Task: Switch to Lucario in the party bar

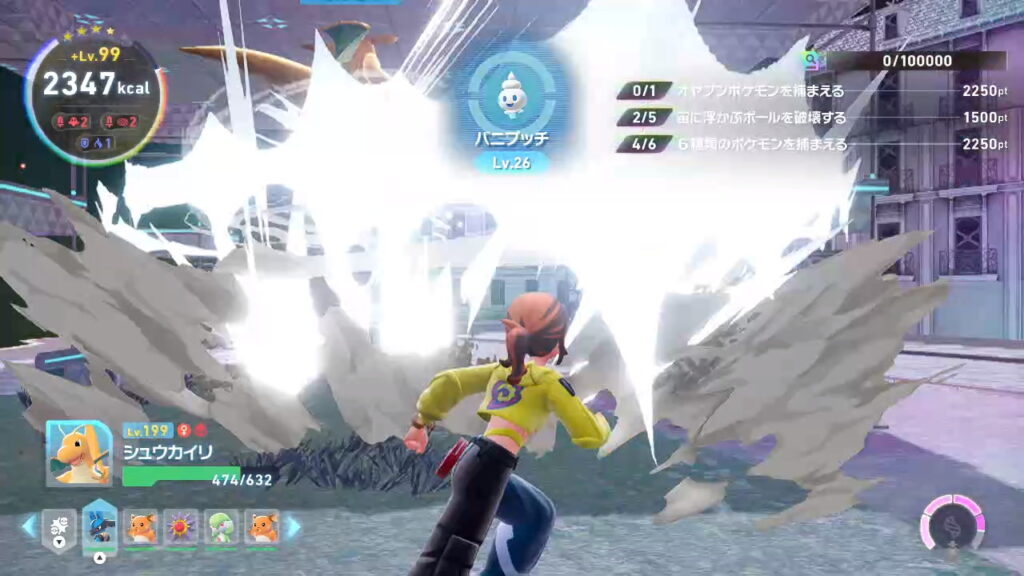Action: coord(100,526)
